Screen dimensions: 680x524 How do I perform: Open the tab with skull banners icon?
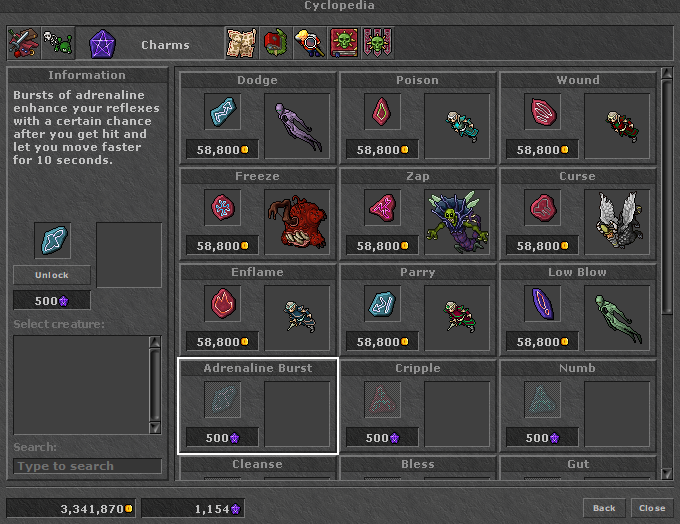[x=377, y=42]
